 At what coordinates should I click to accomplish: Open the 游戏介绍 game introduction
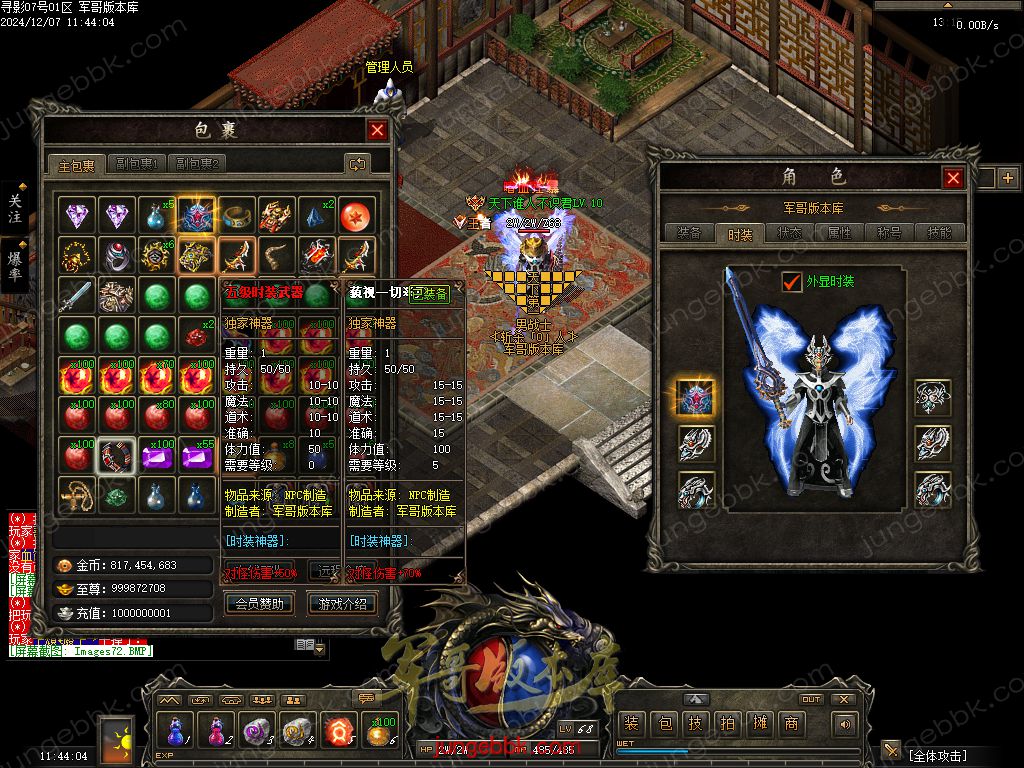pyautogui.click(x=343, y=604)
